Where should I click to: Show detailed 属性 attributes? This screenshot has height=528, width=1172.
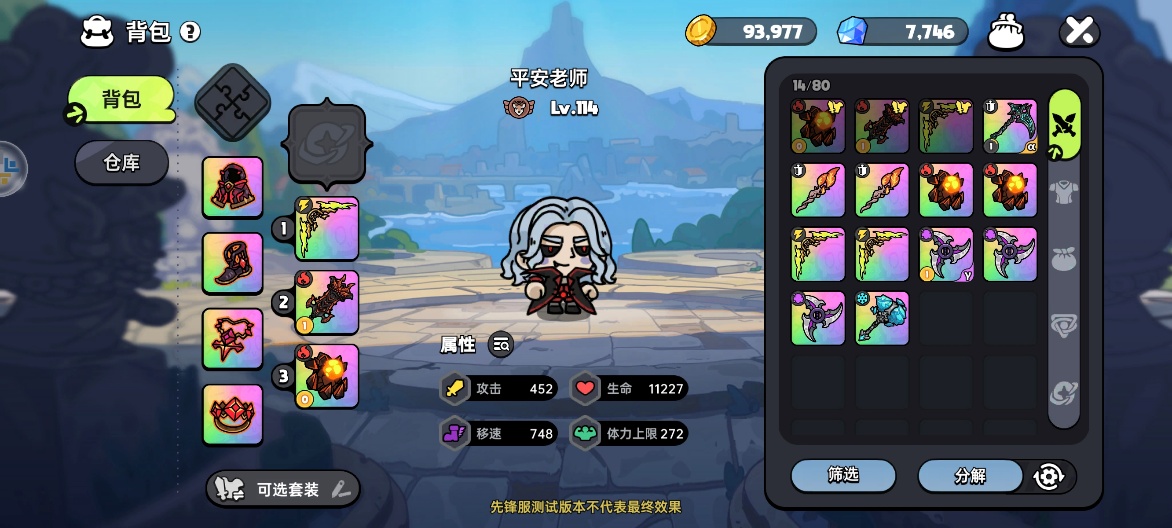pos(501,345)
